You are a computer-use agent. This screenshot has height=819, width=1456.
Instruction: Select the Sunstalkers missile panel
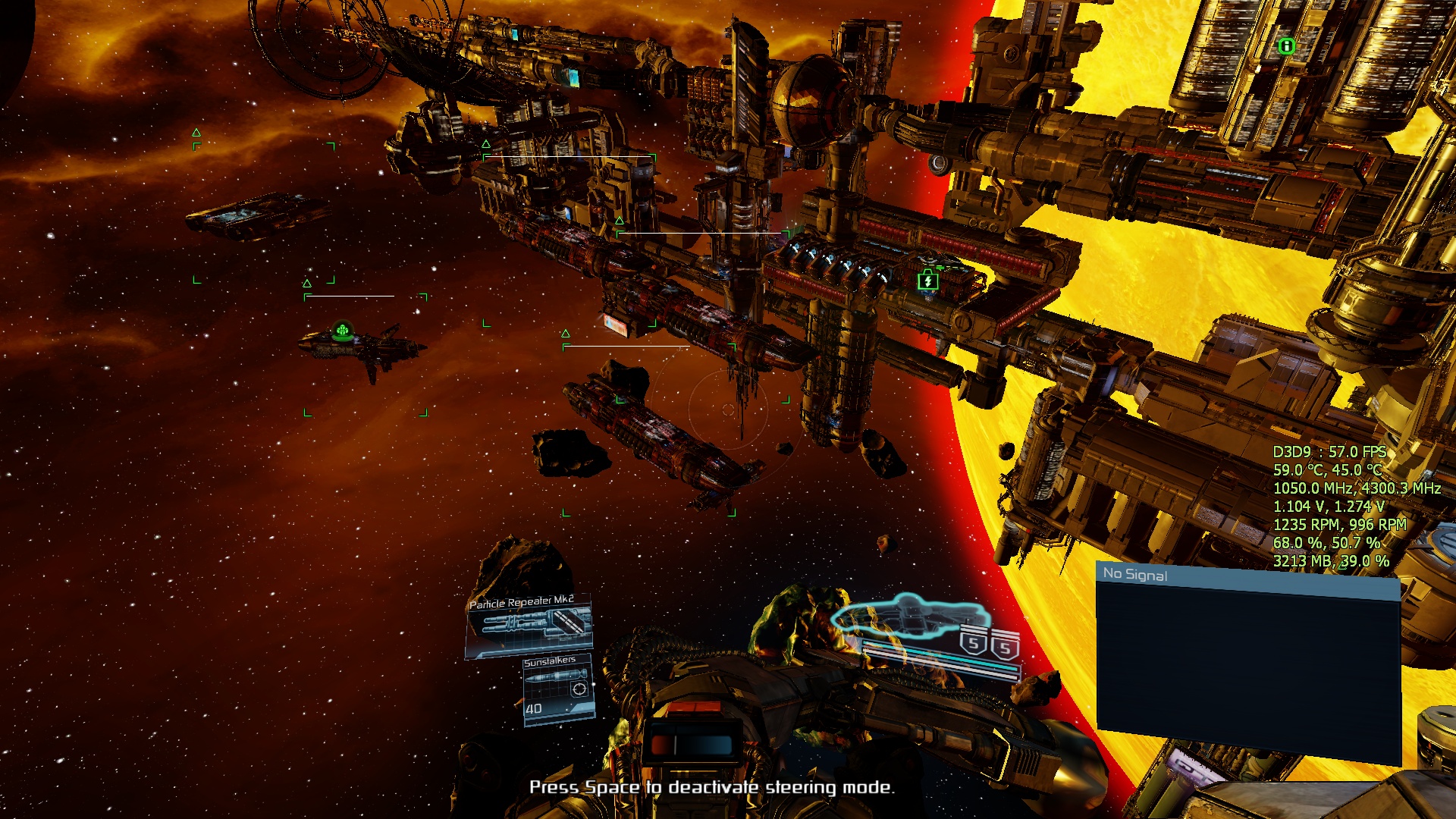click(x=559, y=689)
